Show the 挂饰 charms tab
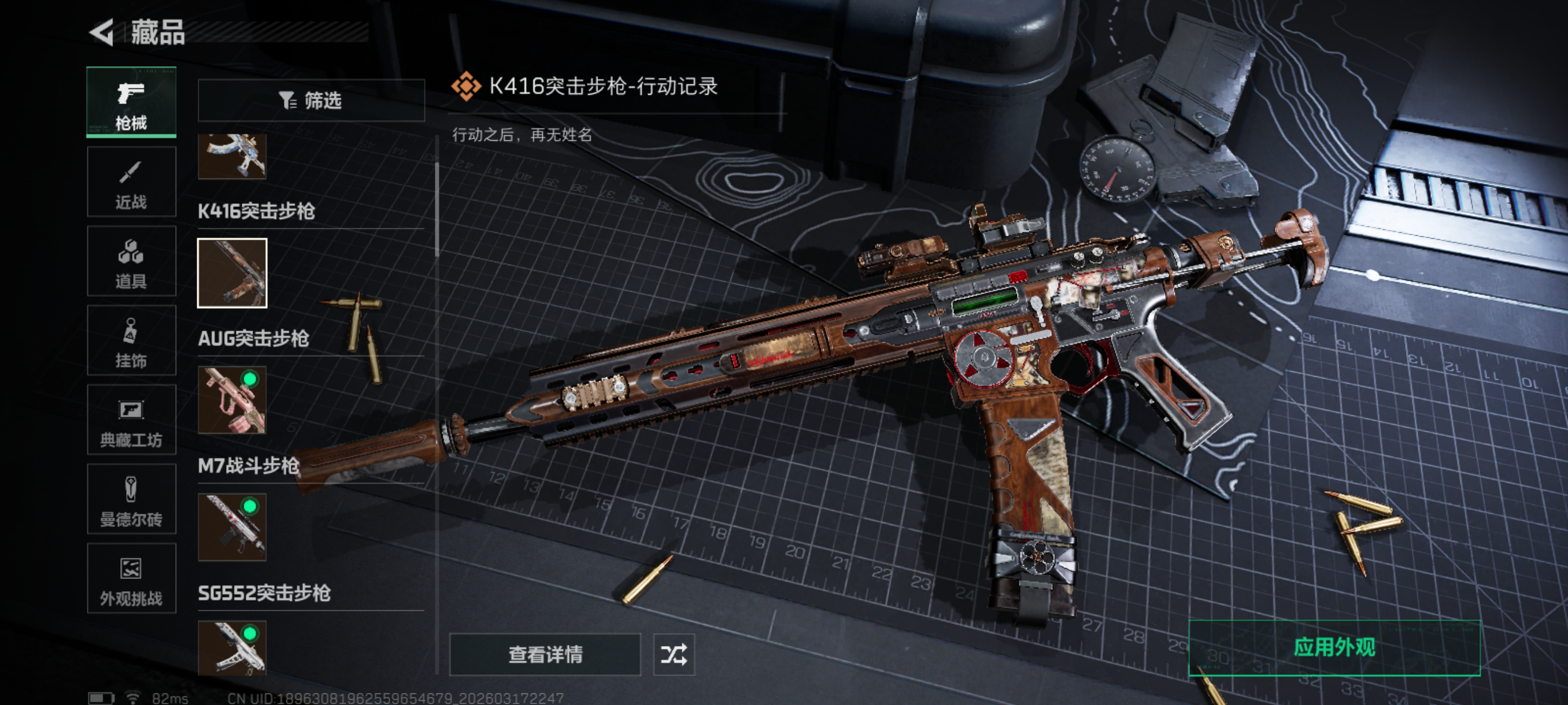 (131, 342)
